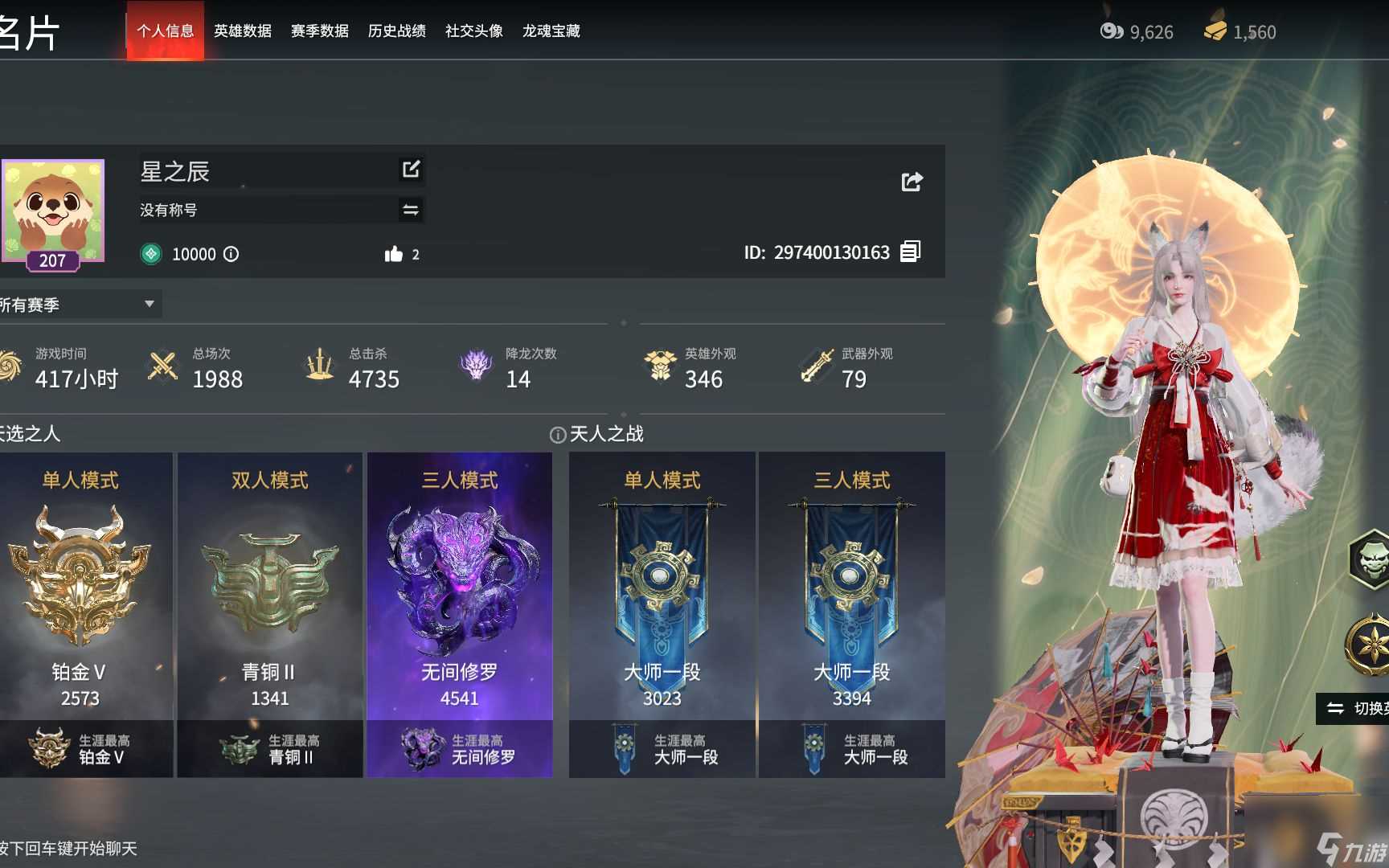Viewport: 1389px width, 868px height.
Task: Expand the 所有赛季 season dropdown
Action: (80, 304)
